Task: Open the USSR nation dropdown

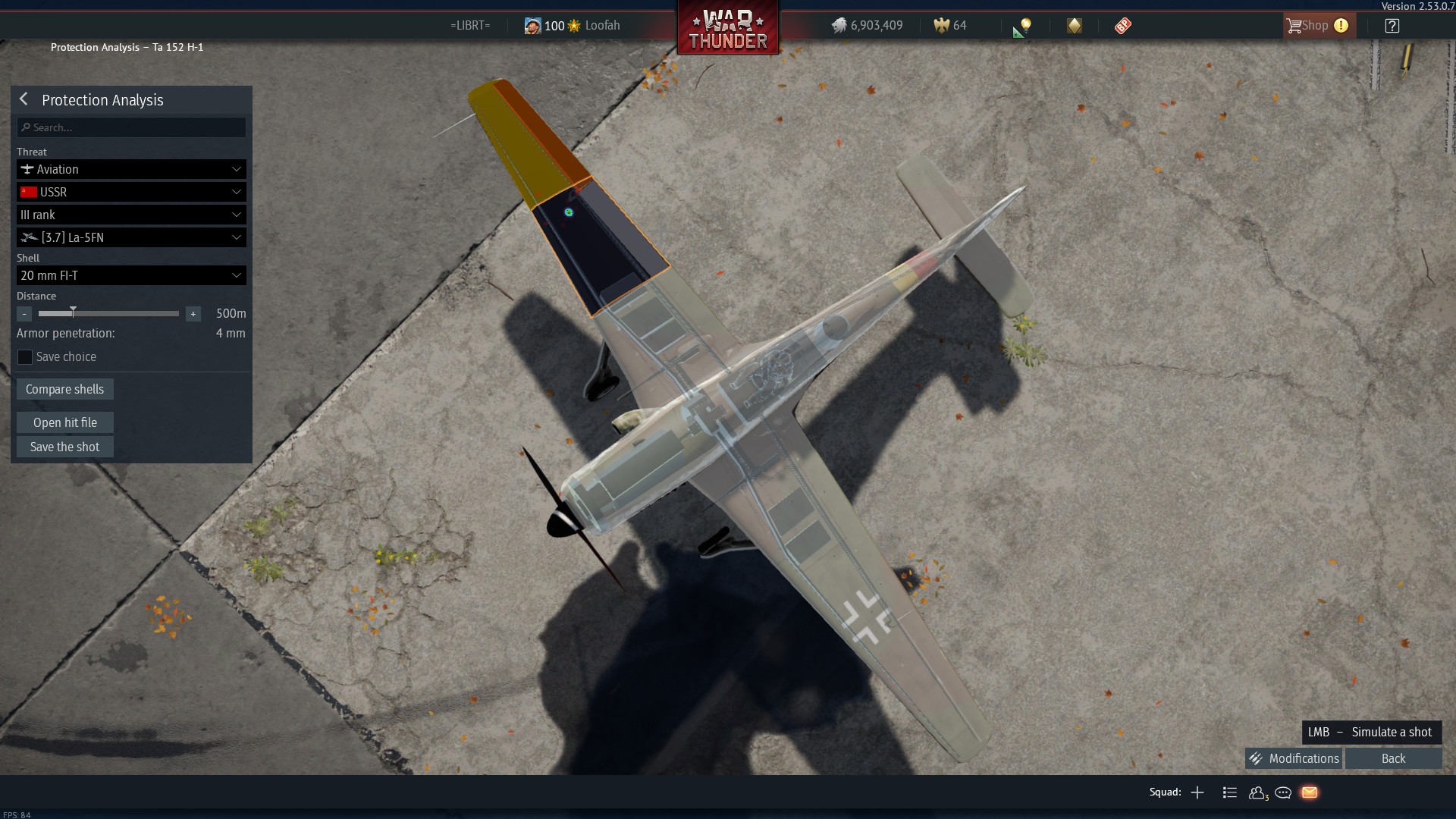Action: [x=131, y=192]
